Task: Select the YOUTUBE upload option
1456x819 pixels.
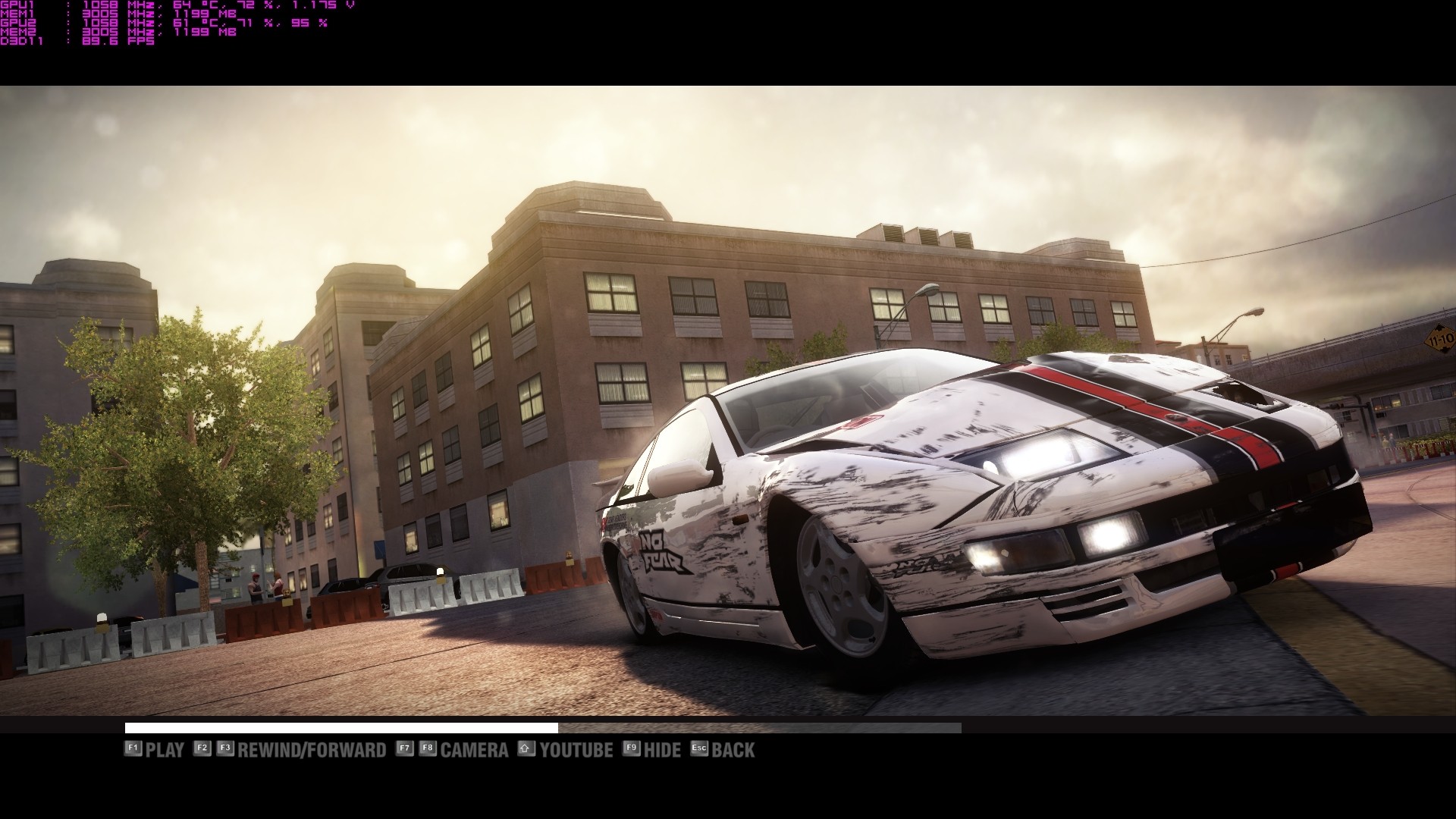Action: point(575,749)
